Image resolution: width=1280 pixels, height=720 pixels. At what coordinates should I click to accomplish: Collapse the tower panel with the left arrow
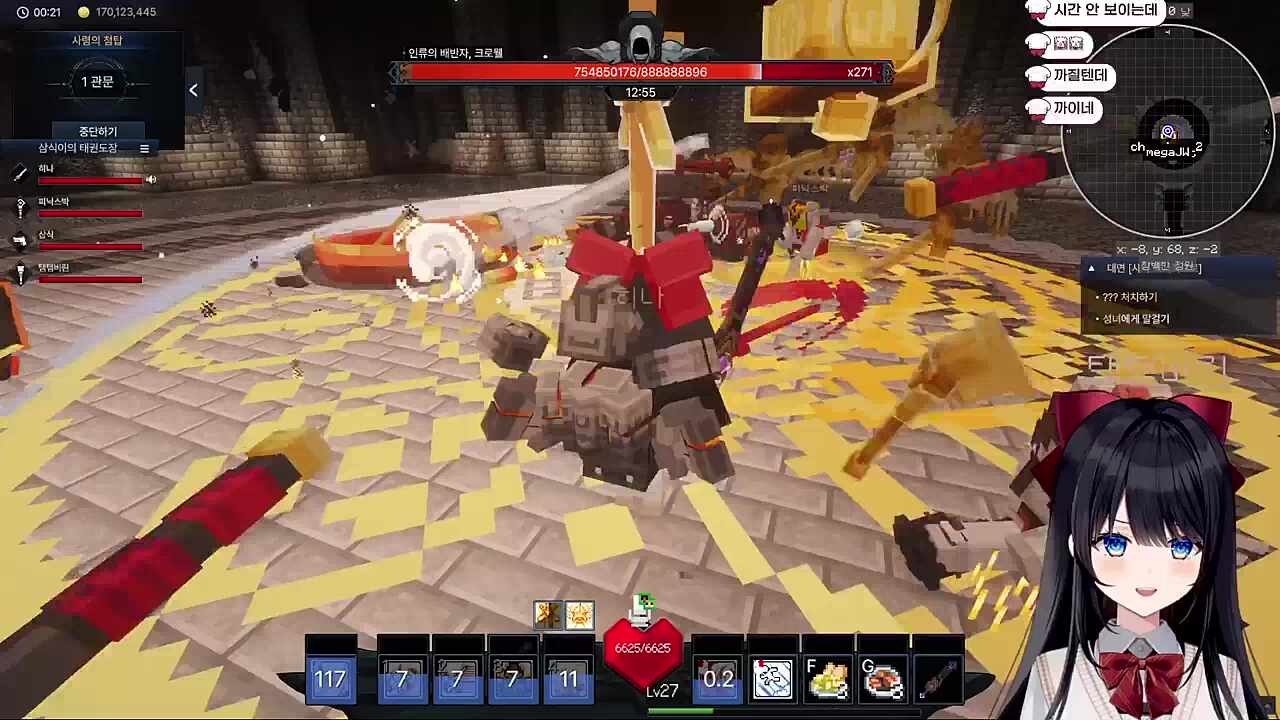[193, 90]
